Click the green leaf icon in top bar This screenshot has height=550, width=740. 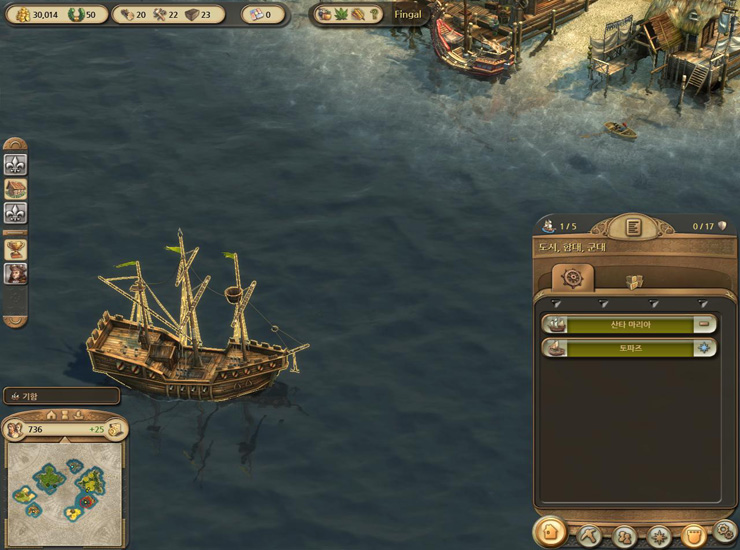[x=342, y=15]
